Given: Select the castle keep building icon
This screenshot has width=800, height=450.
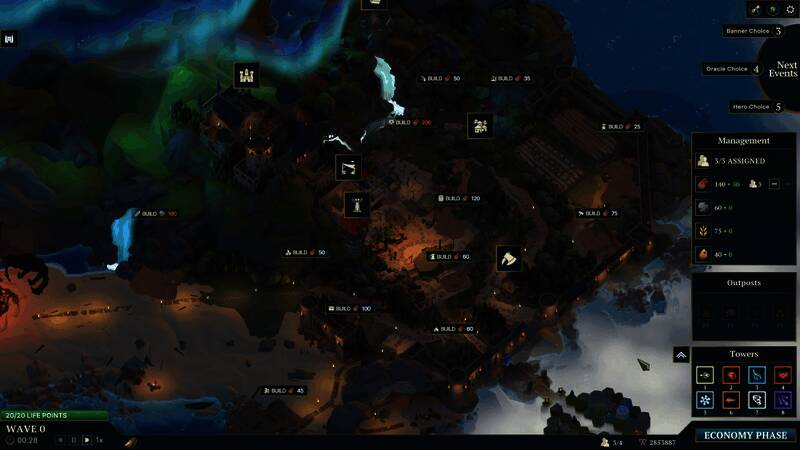Looking at the screenshot, I should click(x=246, y=75).
